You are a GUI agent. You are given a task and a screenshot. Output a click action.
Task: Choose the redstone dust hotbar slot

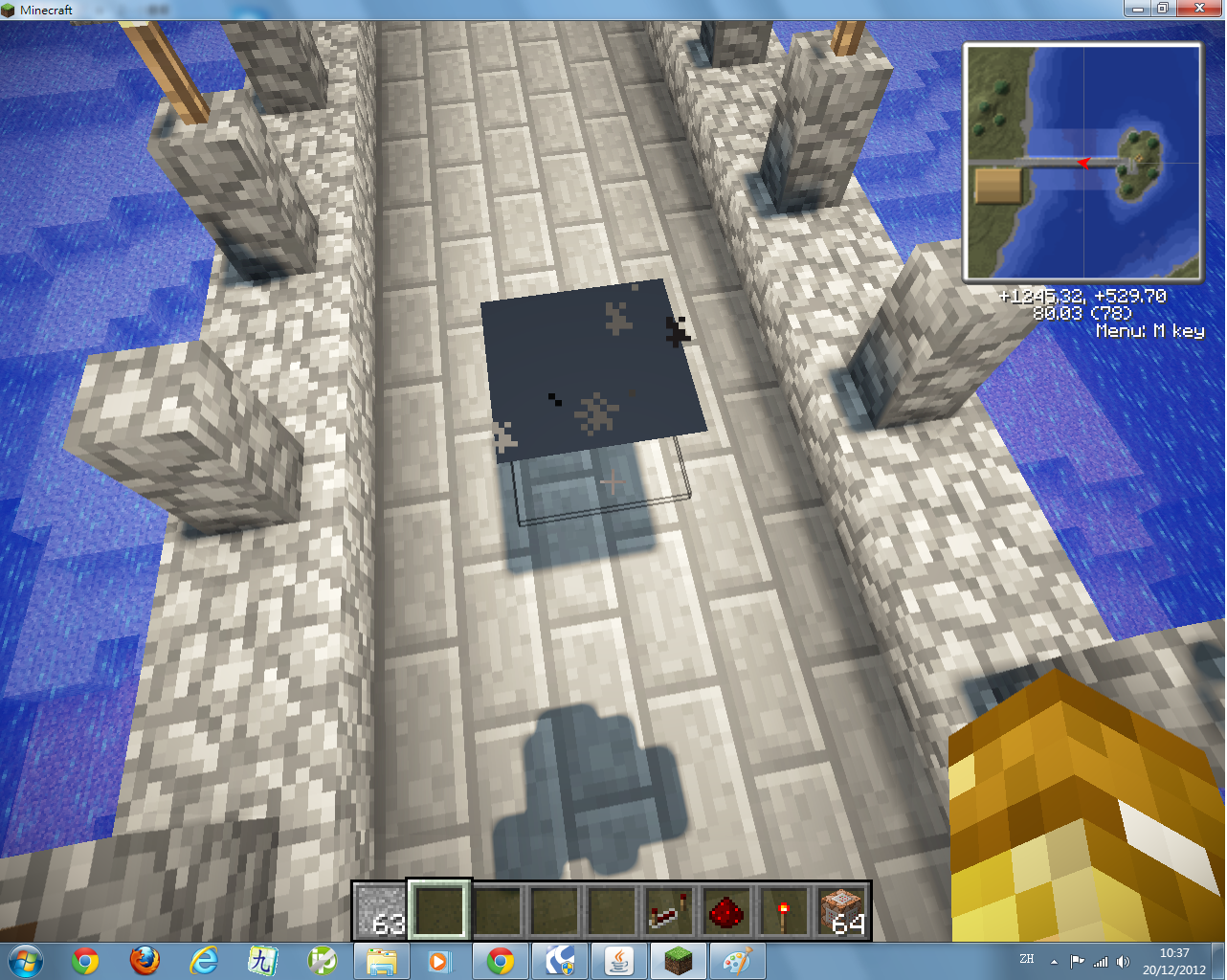pyautogui.click(x=726, y=910)
